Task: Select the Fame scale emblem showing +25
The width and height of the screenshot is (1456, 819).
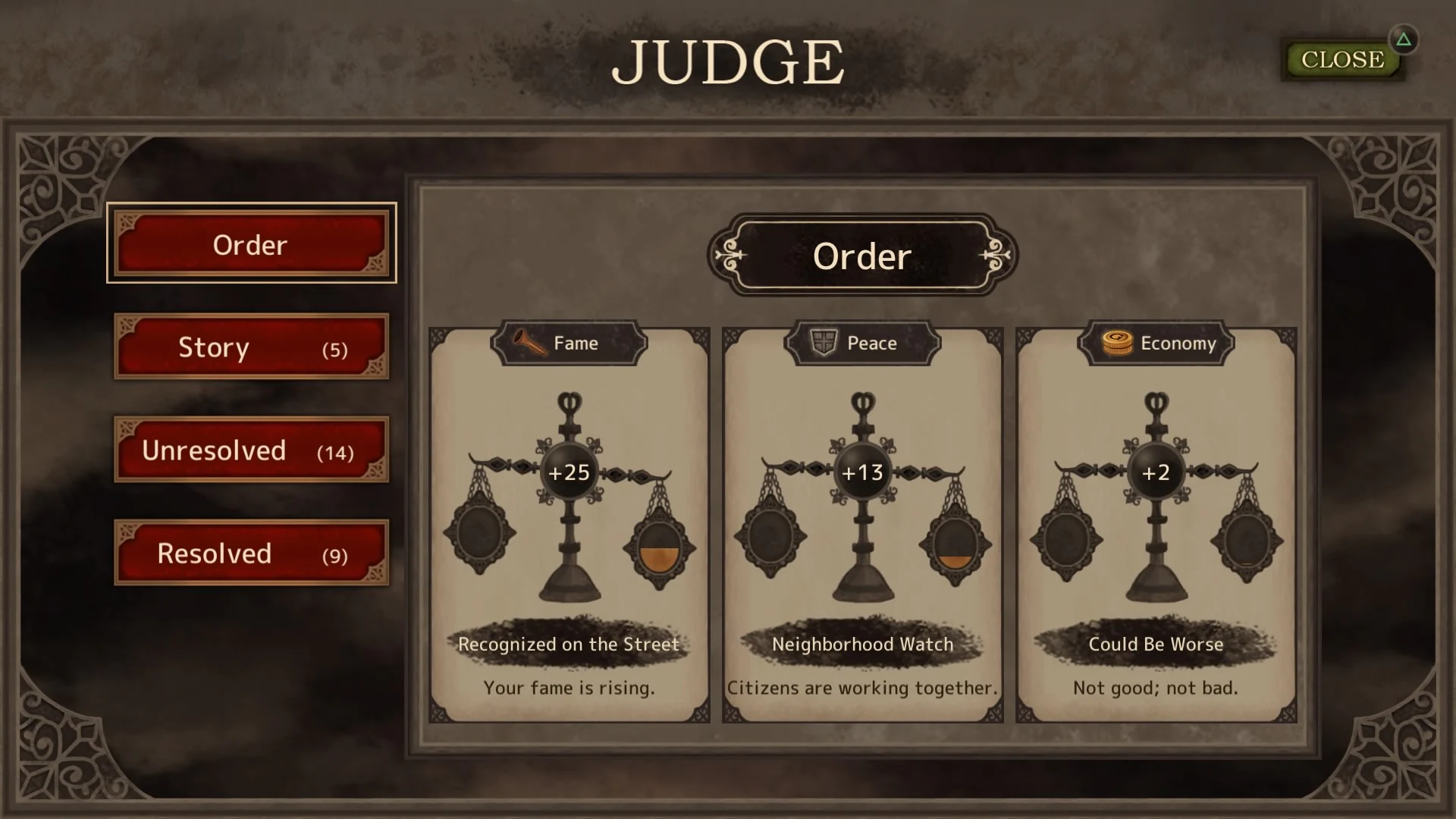Action: pos(569,472)
